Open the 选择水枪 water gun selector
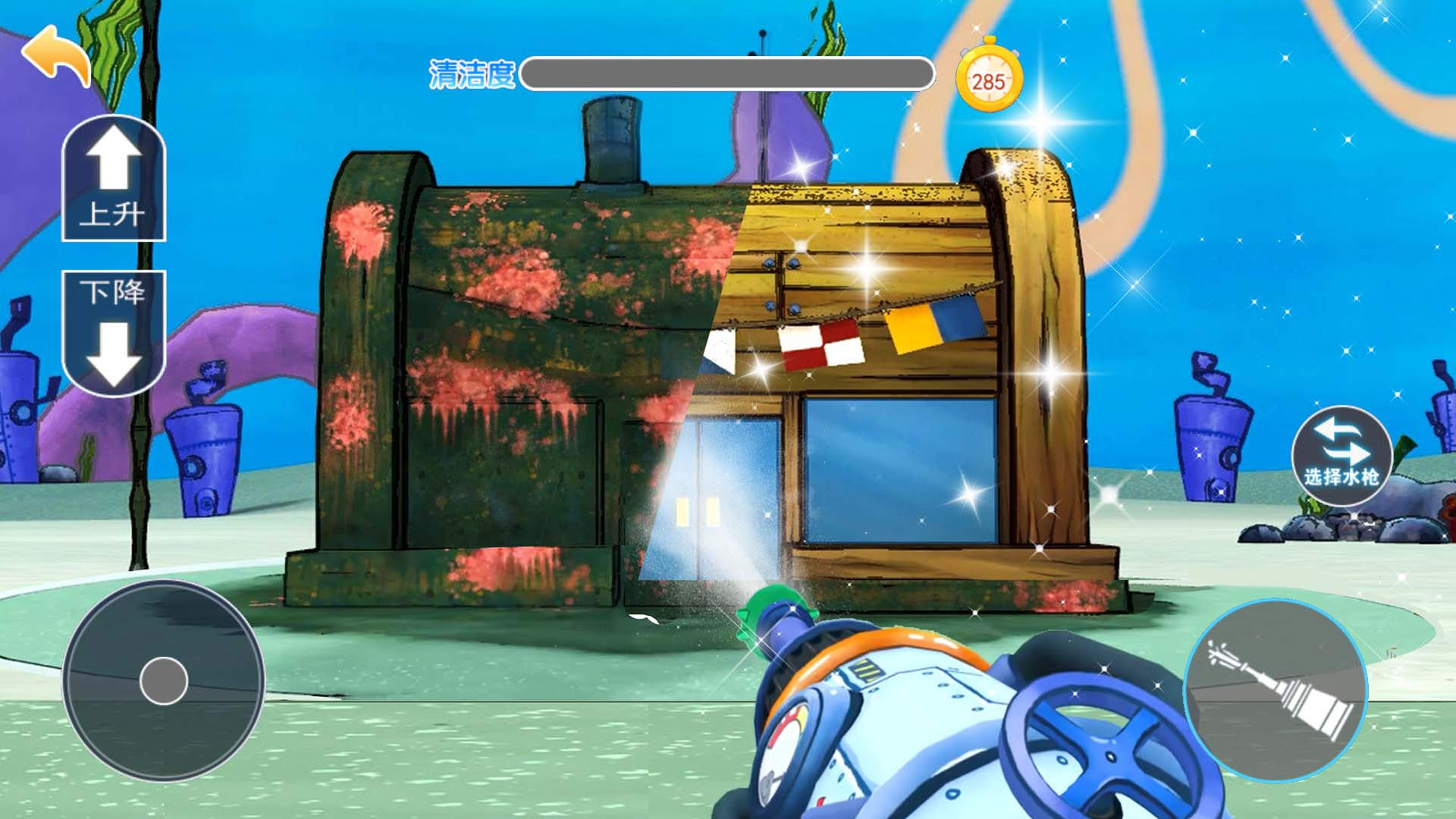 click(1341, 455)
